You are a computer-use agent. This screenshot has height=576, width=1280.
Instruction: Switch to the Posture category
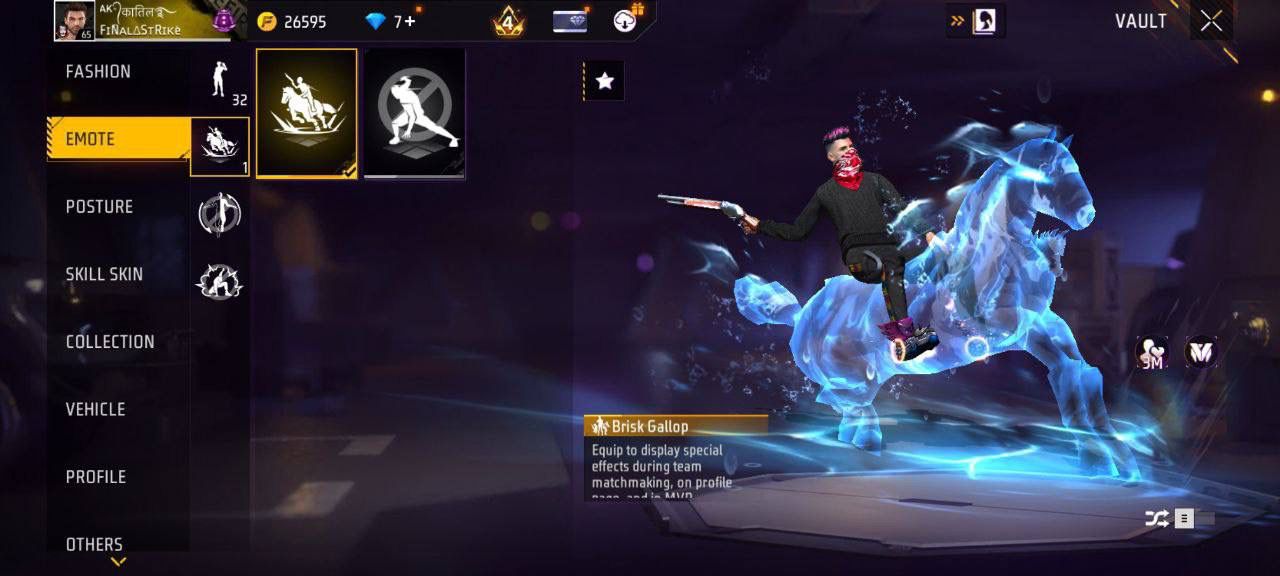tap(99, 207)
